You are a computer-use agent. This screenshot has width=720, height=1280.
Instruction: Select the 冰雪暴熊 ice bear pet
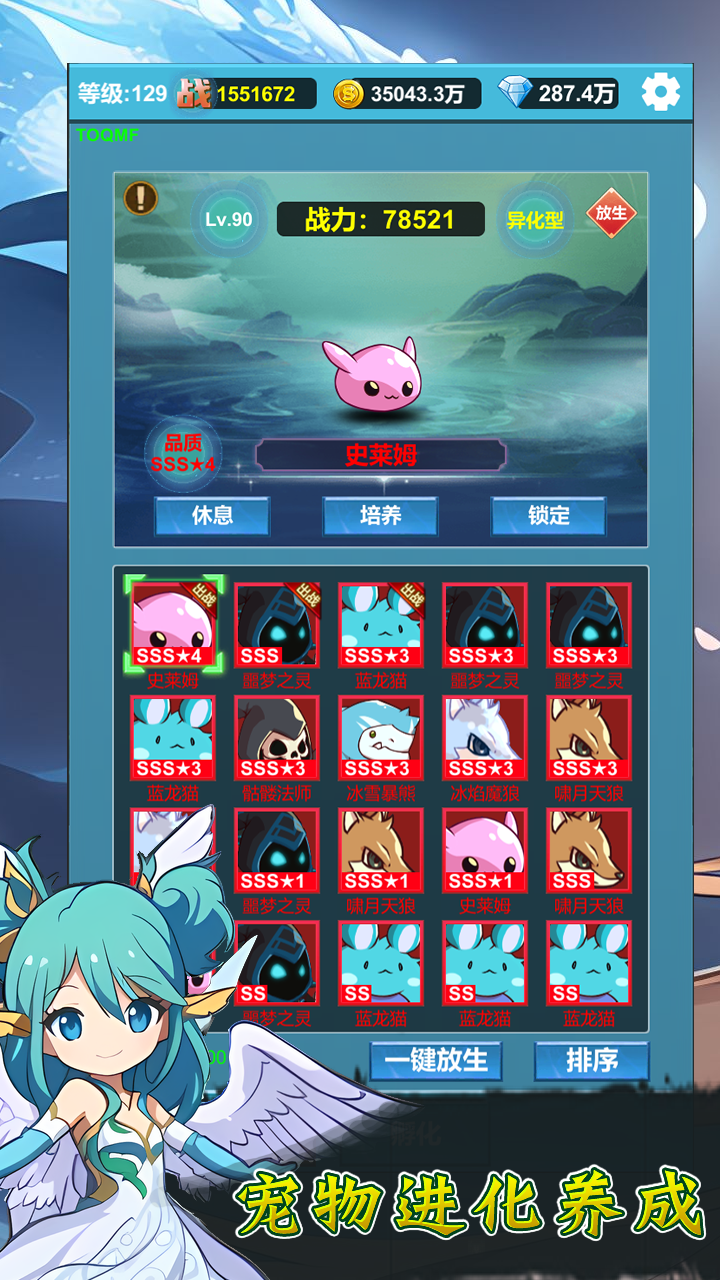point(381,738)
